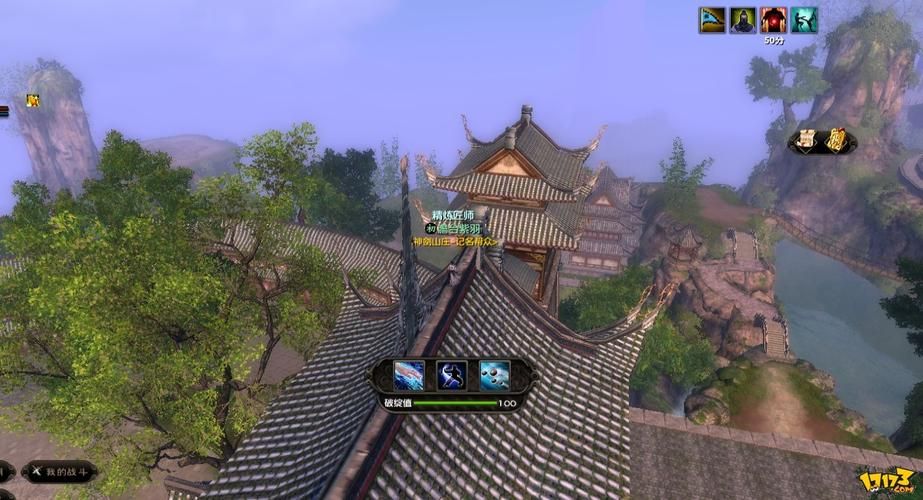The width and height of the screenshot is (923, 500).
Task: Click the small yellow icon near the left rock pillar
Action: (33, 100)
